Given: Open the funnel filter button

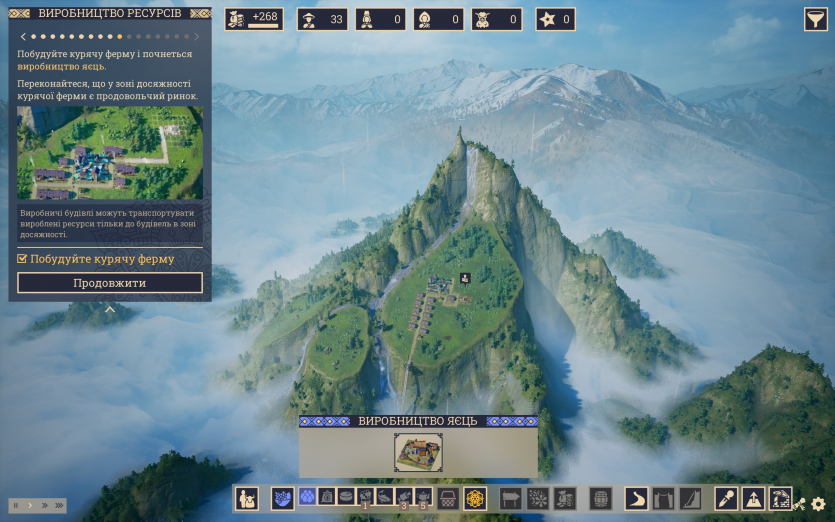Looking at the screenshot, I should (816, 19).
